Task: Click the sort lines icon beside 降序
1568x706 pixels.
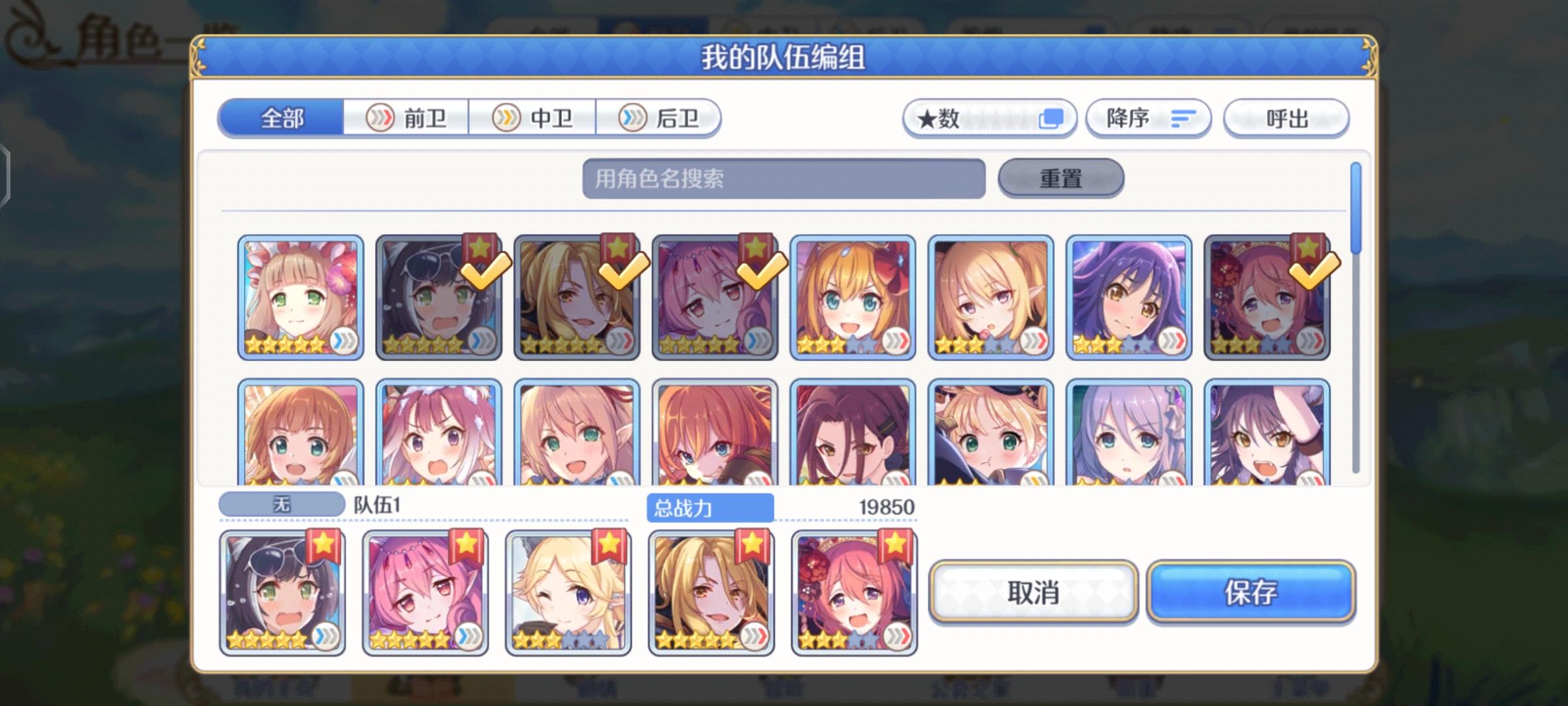Action: 1184,118
